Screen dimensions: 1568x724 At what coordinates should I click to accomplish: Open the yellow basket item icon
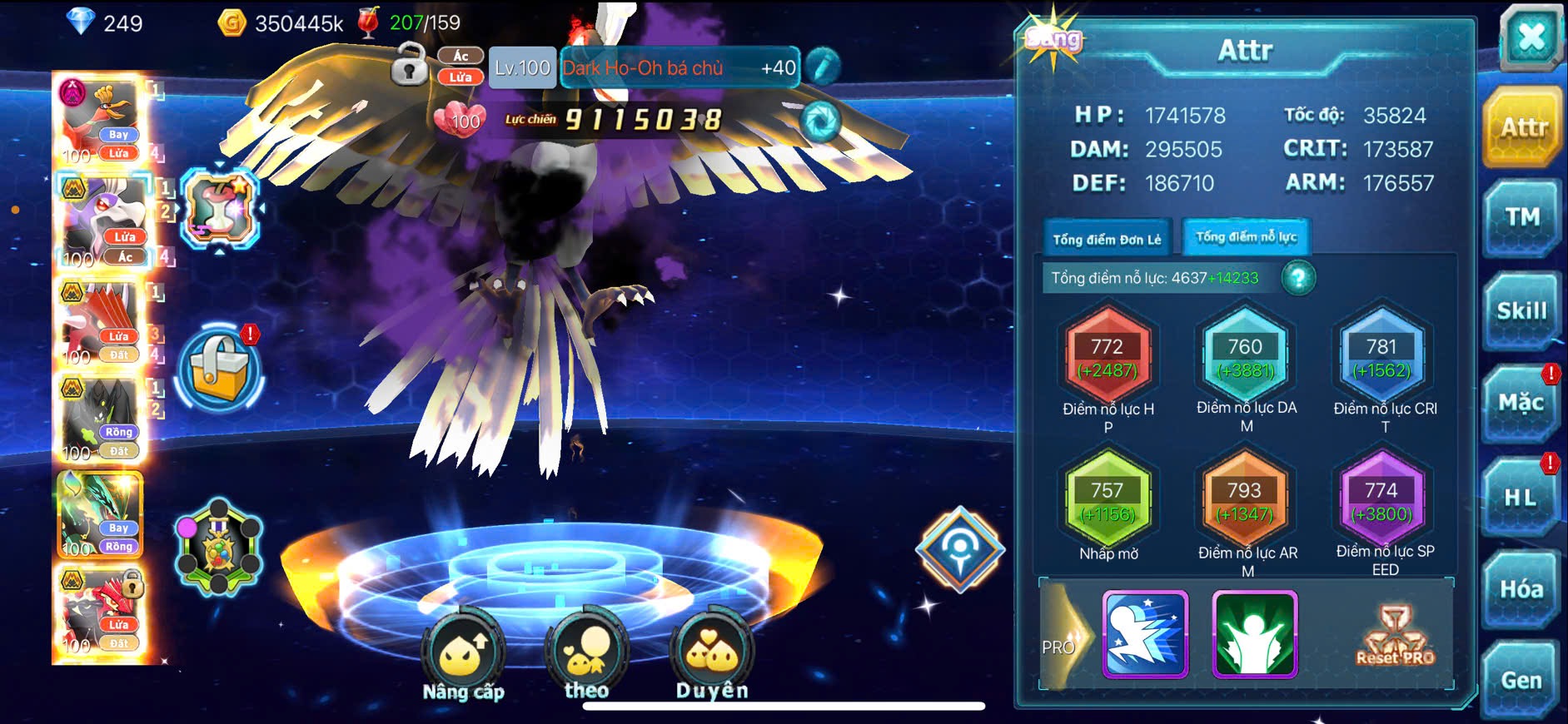pos(220,369)
